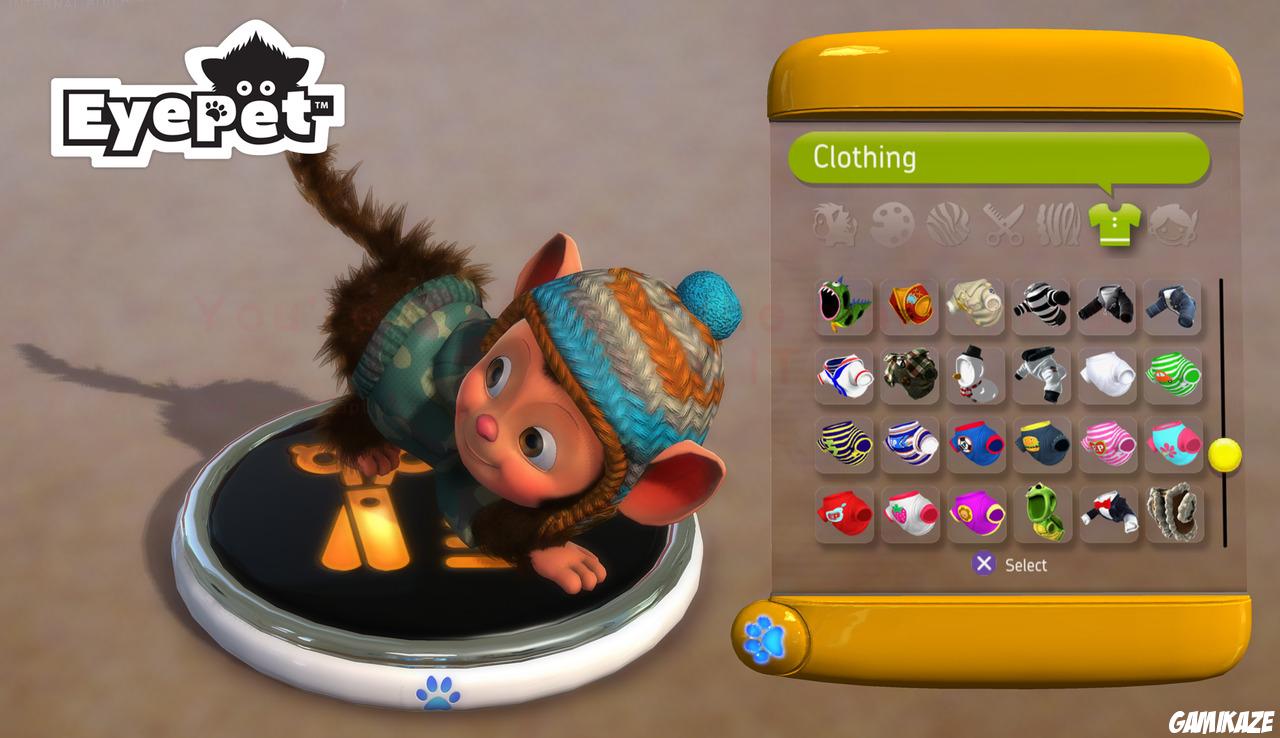The height and width of the screenshot is (738, 1280).
Task: Choose the snowman outfit
Action: (978, 375)
